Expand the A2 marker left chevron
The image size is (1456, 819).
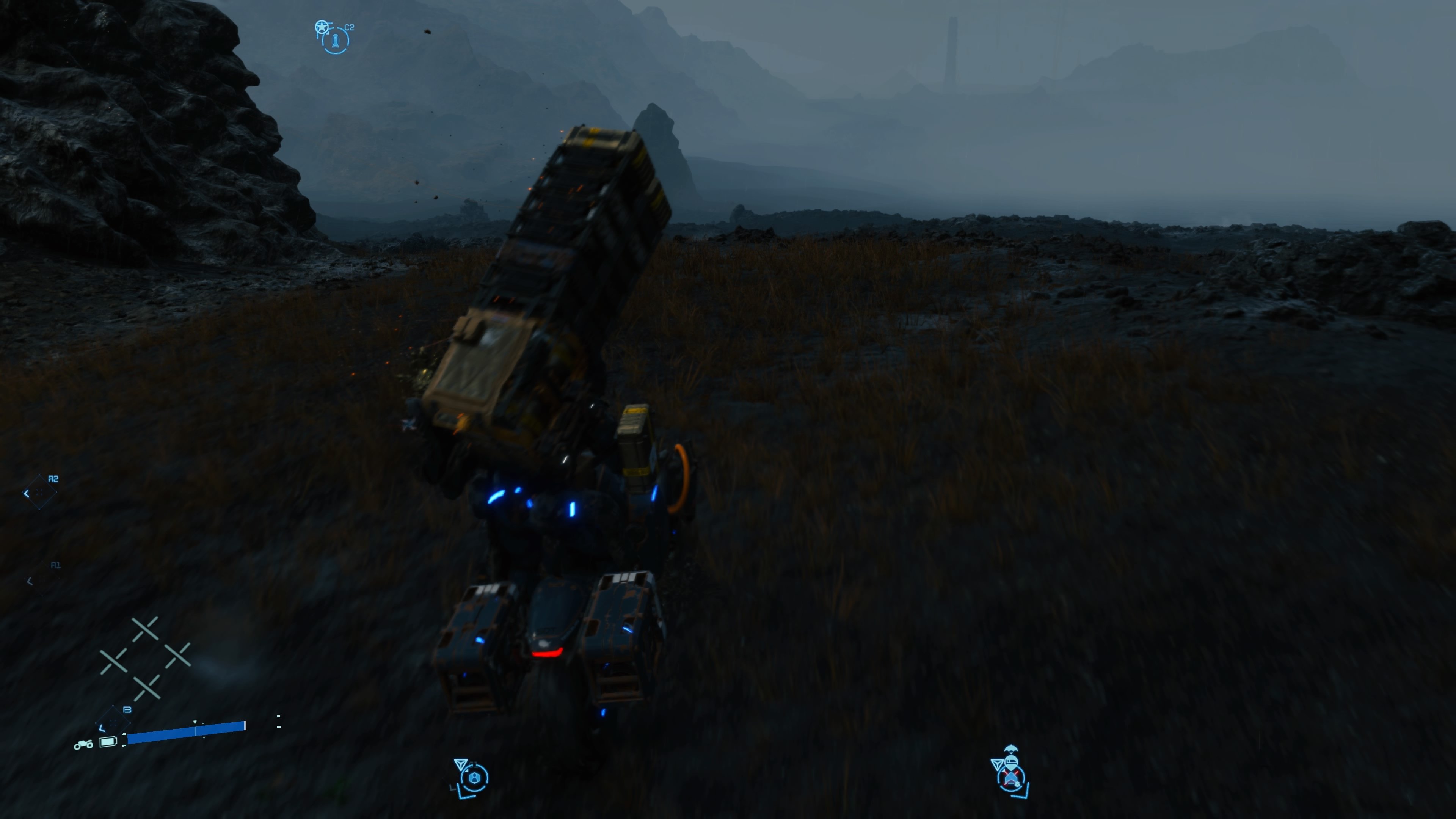(x=27, y=493)
